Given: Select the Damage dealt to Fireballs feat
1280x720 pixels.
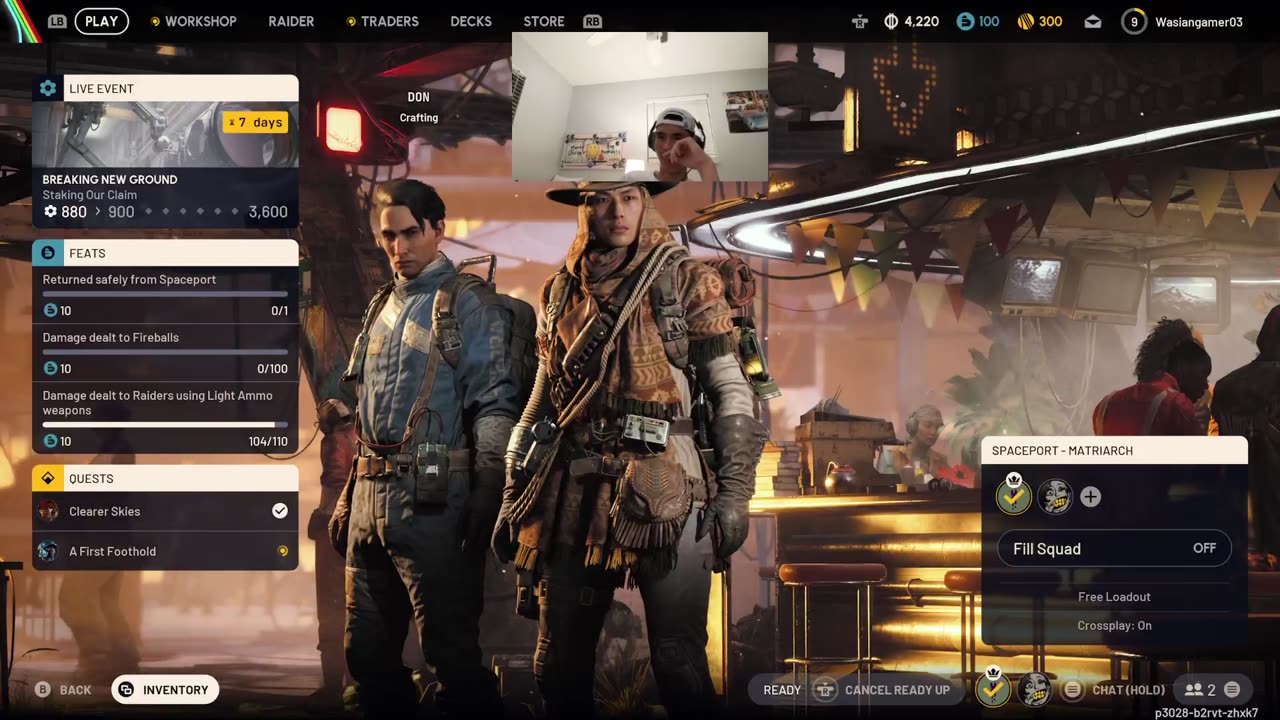Looking at the screenshot, I should pyautogui.click(x=165, y=352).
